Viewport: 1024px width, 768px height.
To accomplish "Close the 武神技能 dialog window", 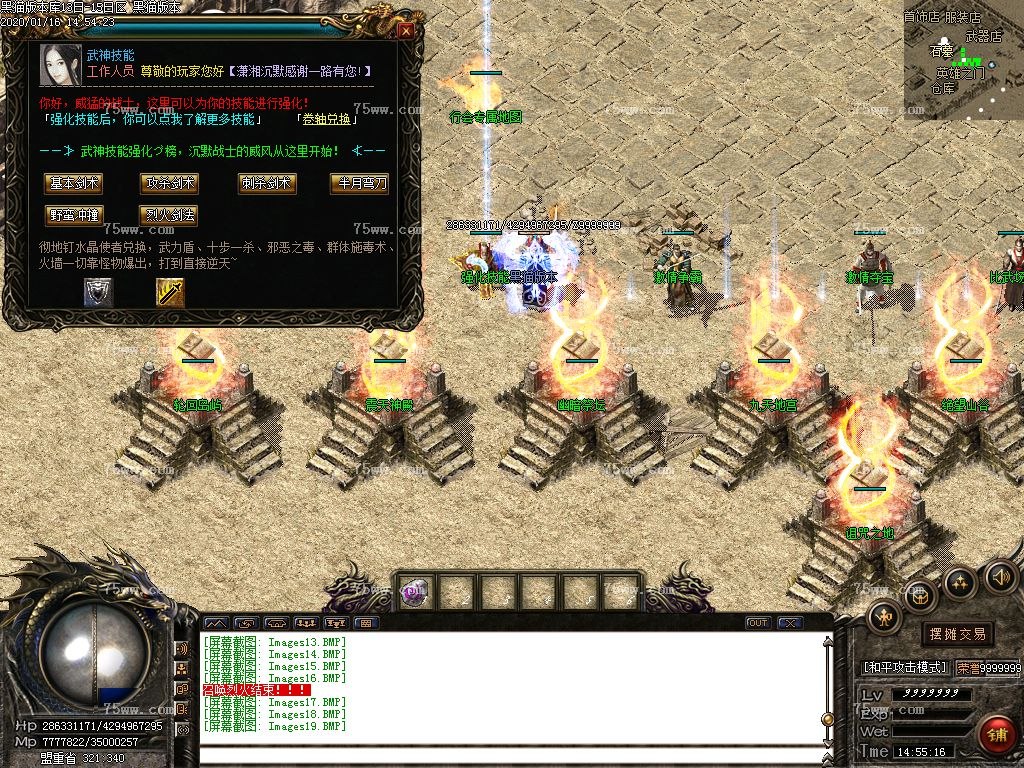I will coord(406,31).
